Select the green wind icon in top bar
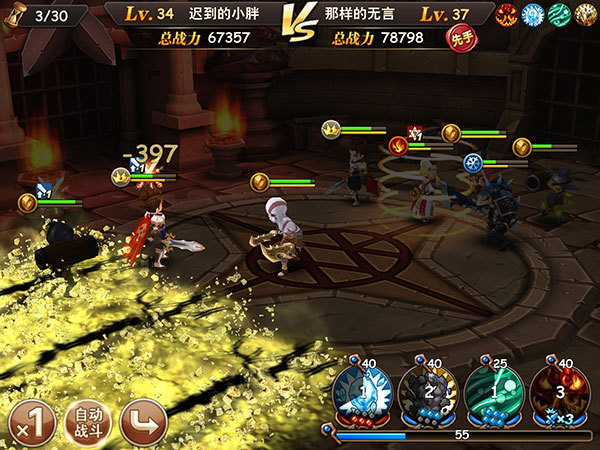Image resolution: width=600 pixels, height=450 pixels. point(559,14)
